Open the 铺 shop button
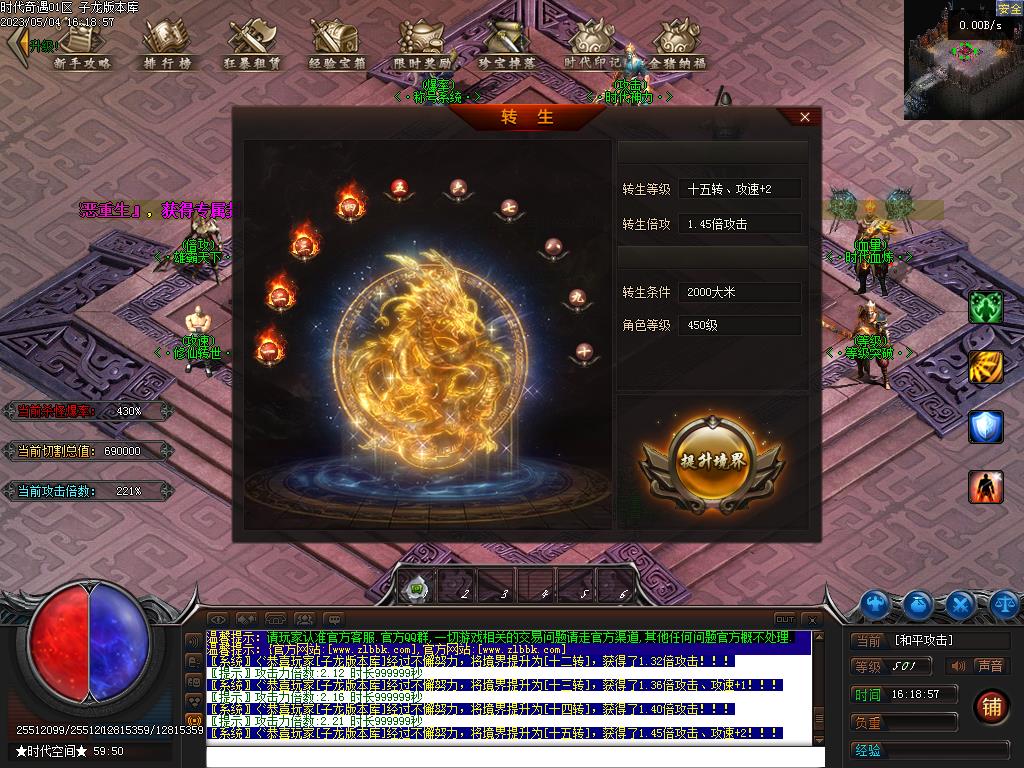 [x=991, y=707]
